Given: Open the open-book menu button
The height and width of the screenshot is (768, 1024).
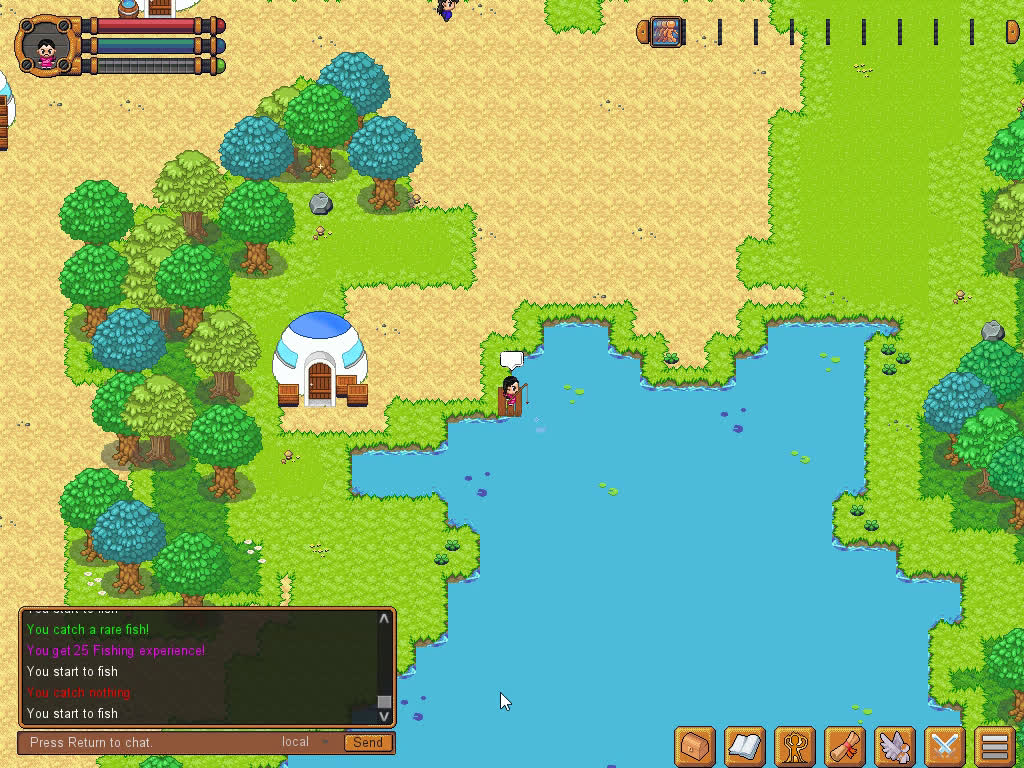Looking at the screenshot, I should coord(745,746).
